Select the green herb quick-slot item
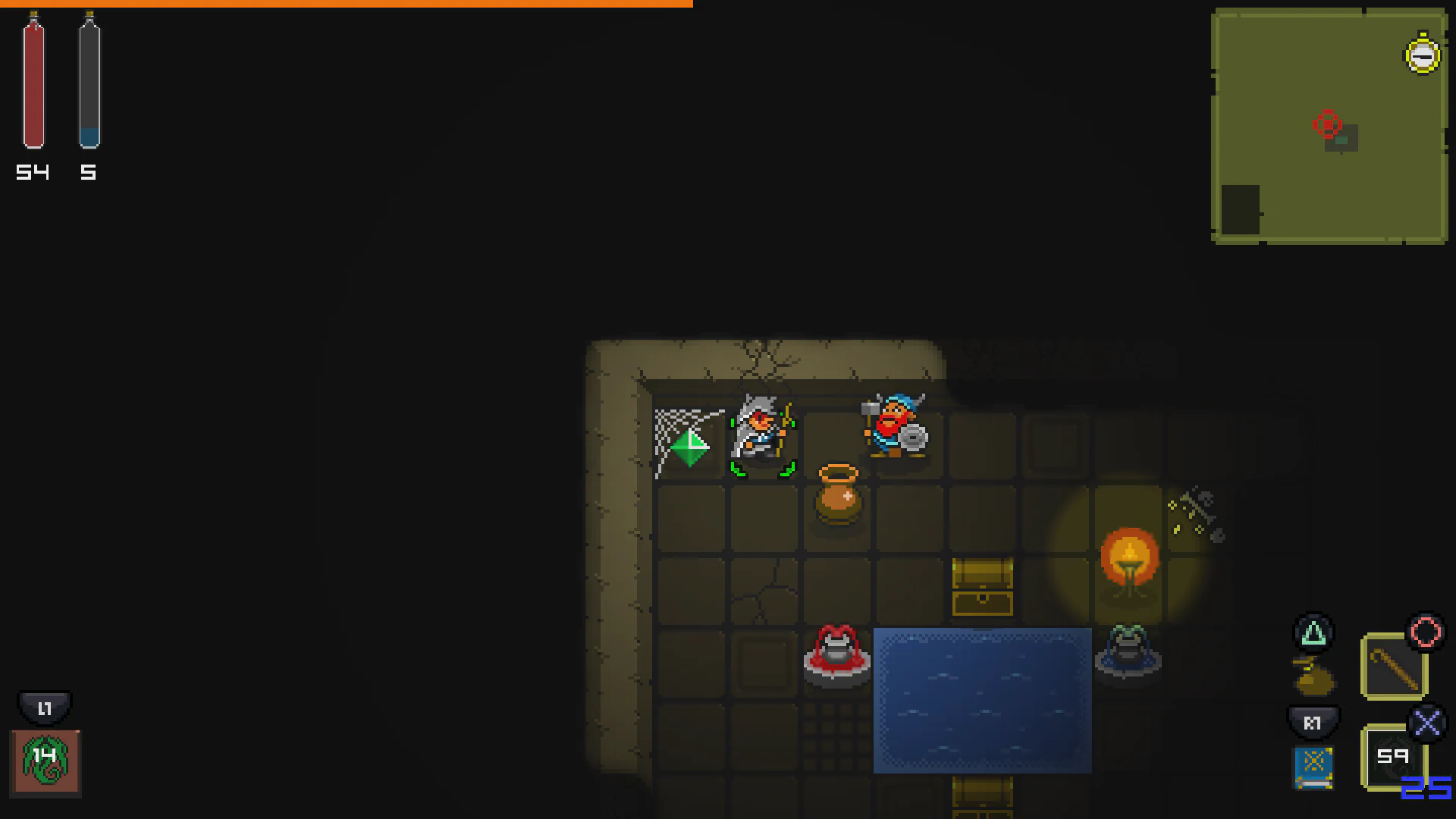Screen dimensions: 1456x819 point(45,761)
